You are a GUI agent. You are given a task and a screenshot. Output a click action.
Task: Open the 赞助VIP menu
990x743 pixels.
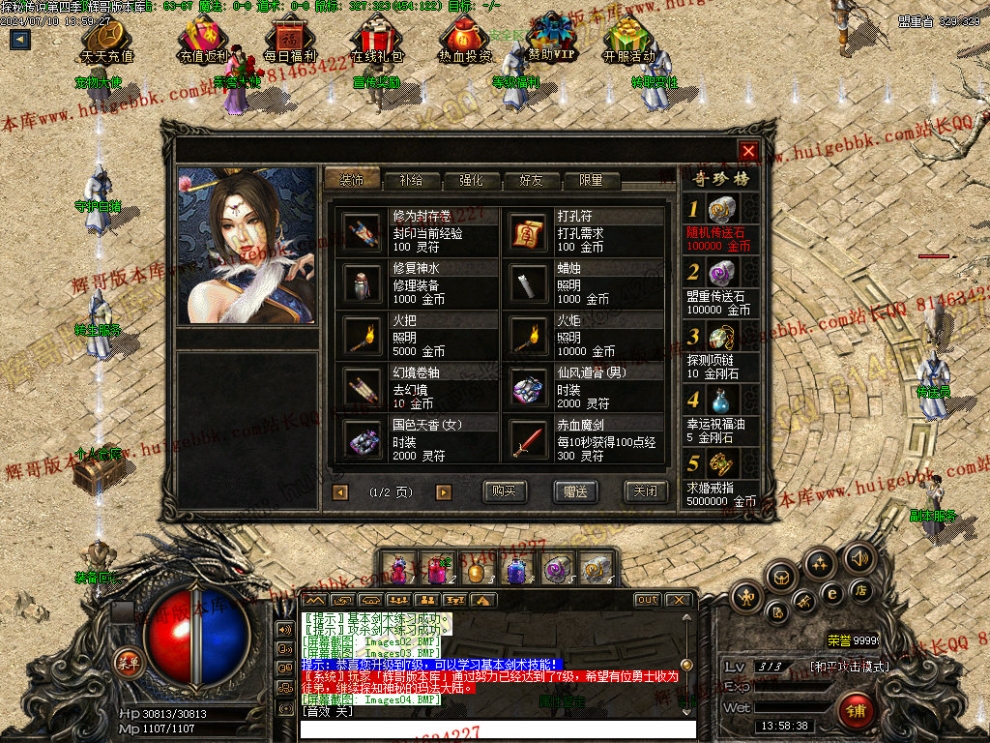(x=550, y=40)
